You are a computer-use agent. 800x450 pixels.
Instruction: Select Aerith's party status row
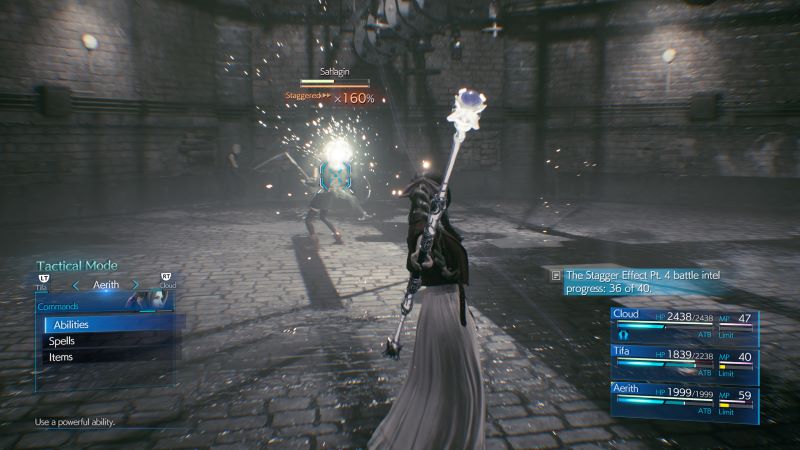coord(684,400)
